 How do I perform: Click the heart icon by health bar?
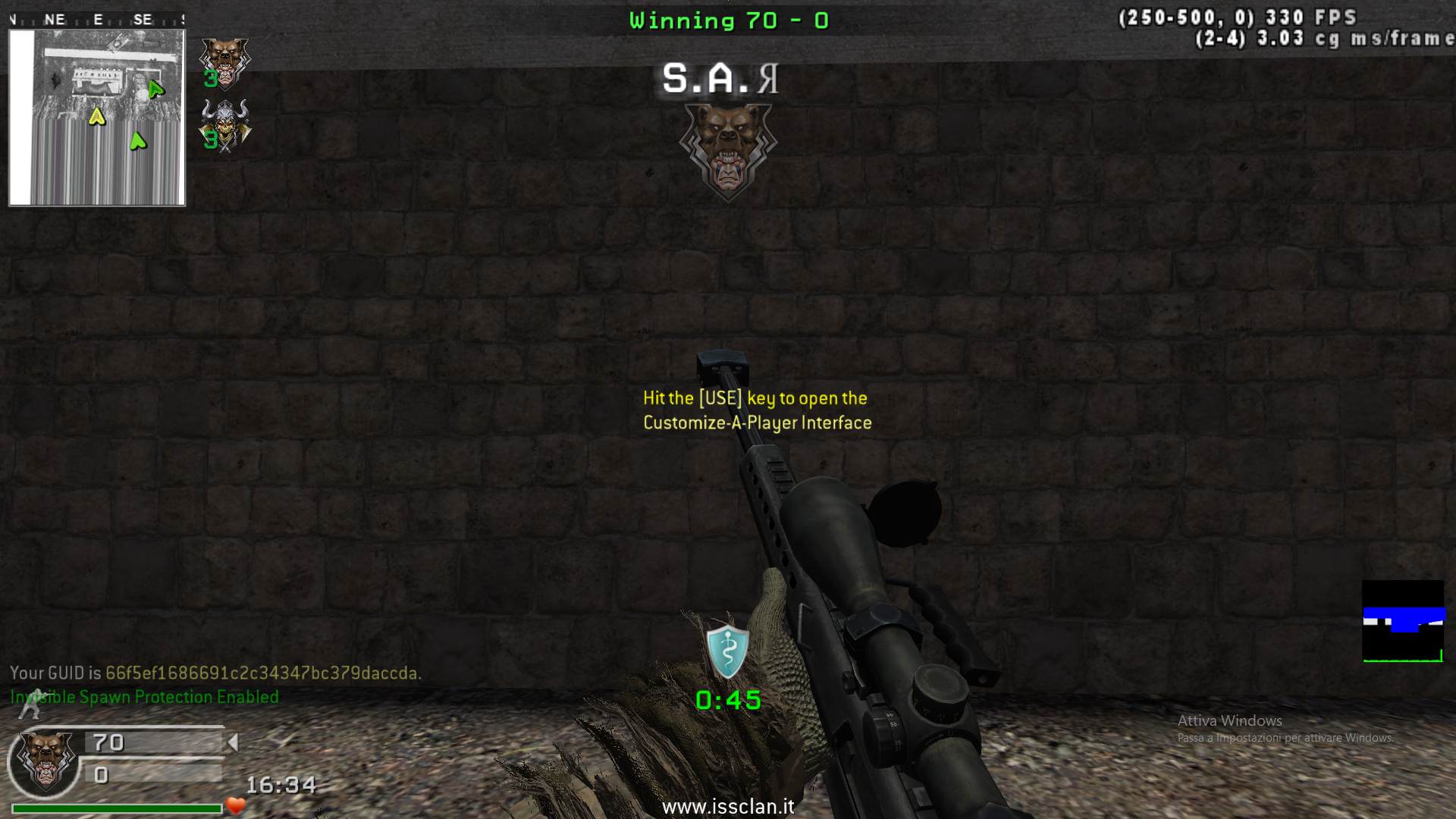pos(236,805)
